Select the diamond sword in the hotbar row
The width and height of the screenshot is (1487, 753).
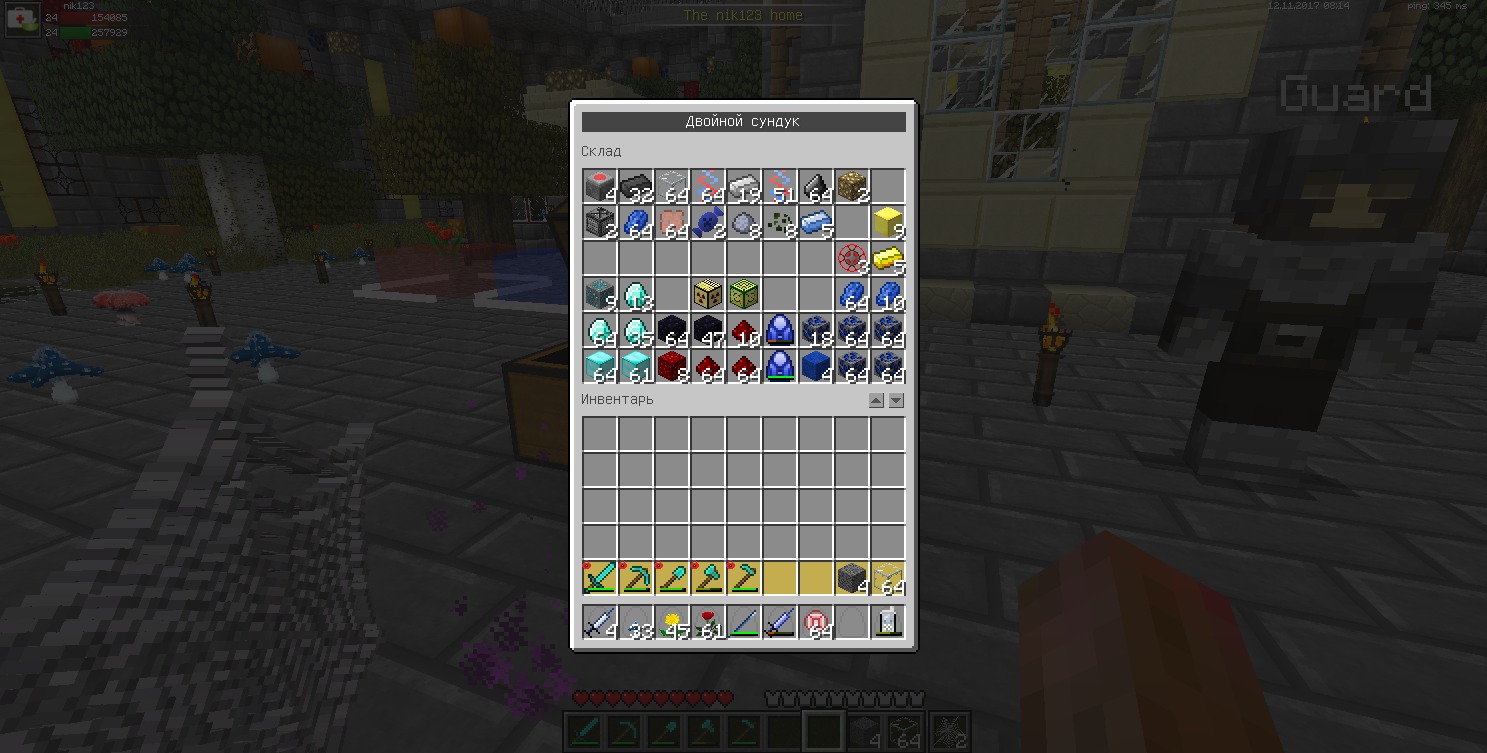point(600,578)
